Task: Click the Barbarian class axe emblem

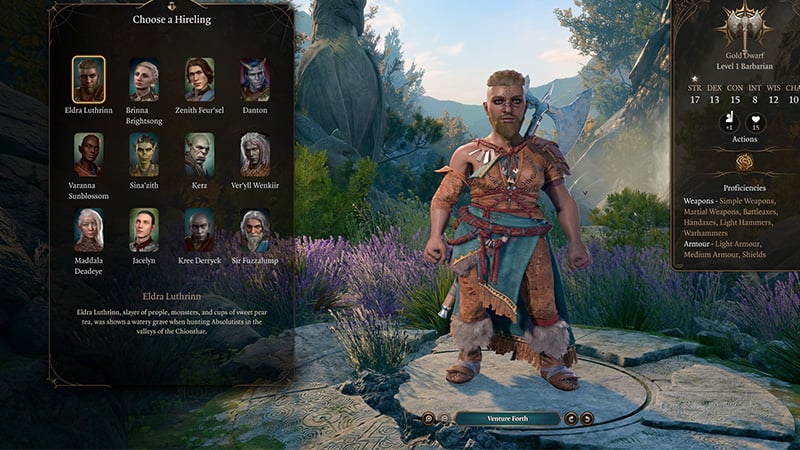Action: (744, 24)
